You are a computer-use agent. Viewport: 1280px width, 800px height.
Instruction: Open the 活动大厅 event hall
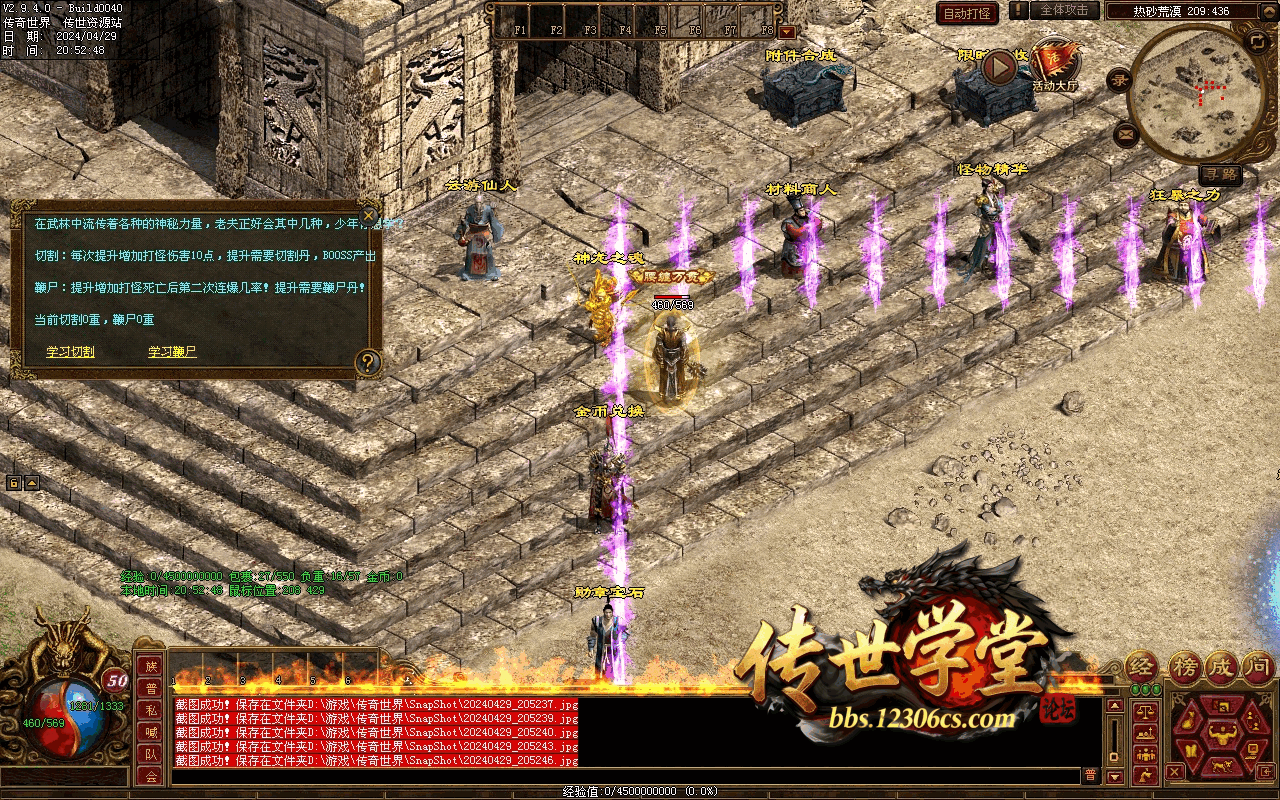pos(1055,66)
